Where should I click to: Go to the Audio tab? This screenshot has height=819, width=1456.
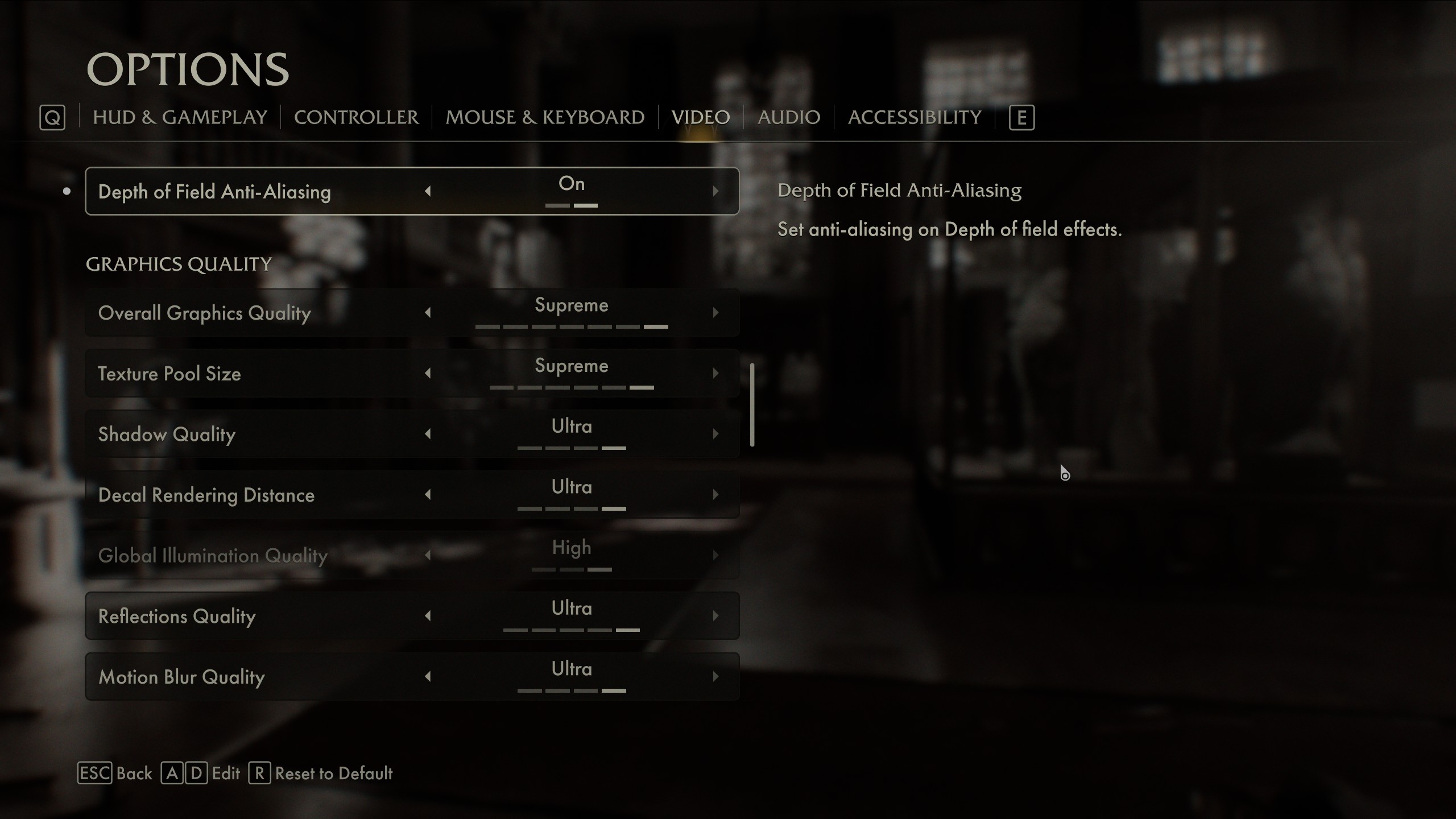coord(788,117)
